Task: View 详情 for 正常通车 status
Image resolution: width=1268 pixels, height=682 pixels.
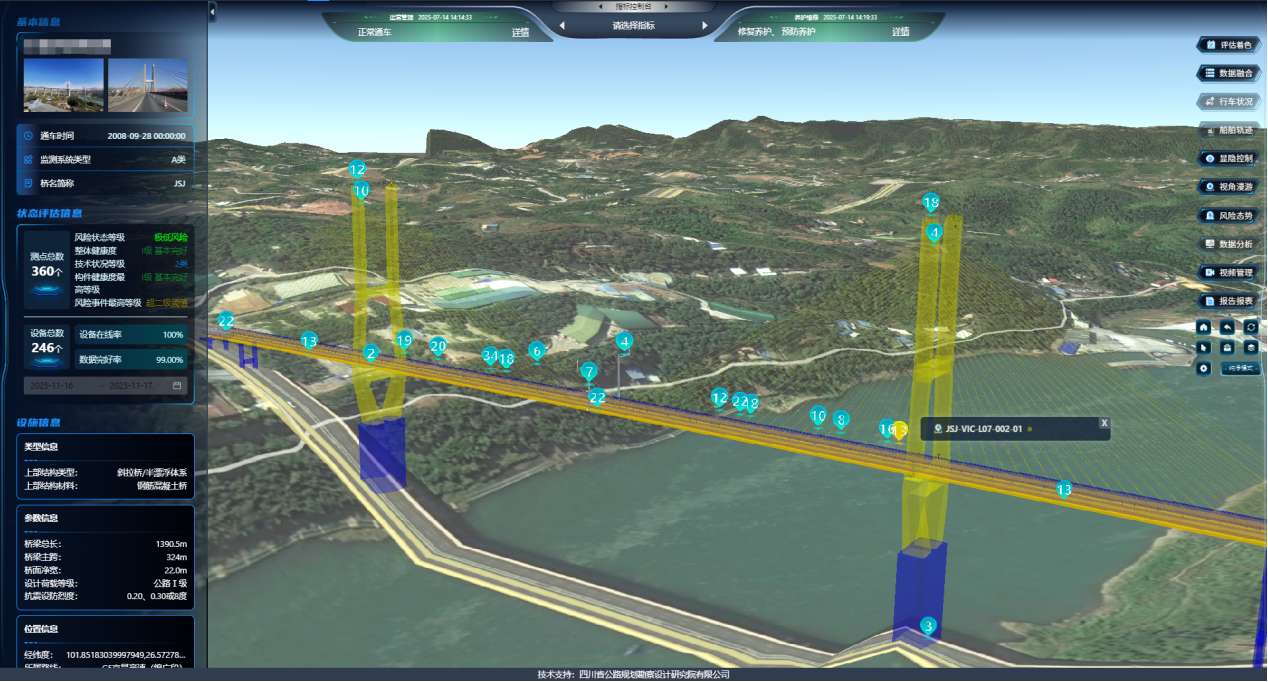Action: click(x=520, y=32)
